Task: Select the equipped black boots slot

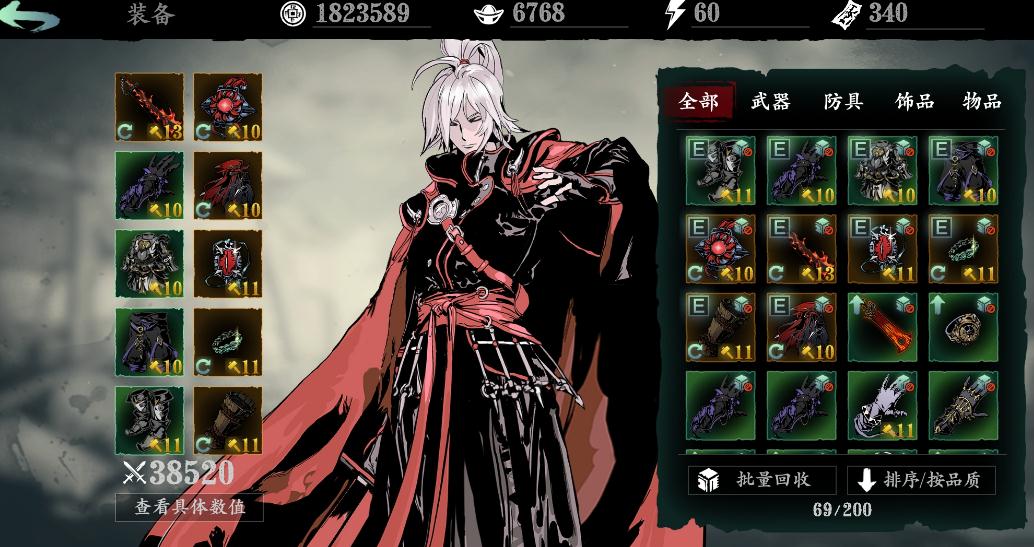Action: [x=150, y=420]
